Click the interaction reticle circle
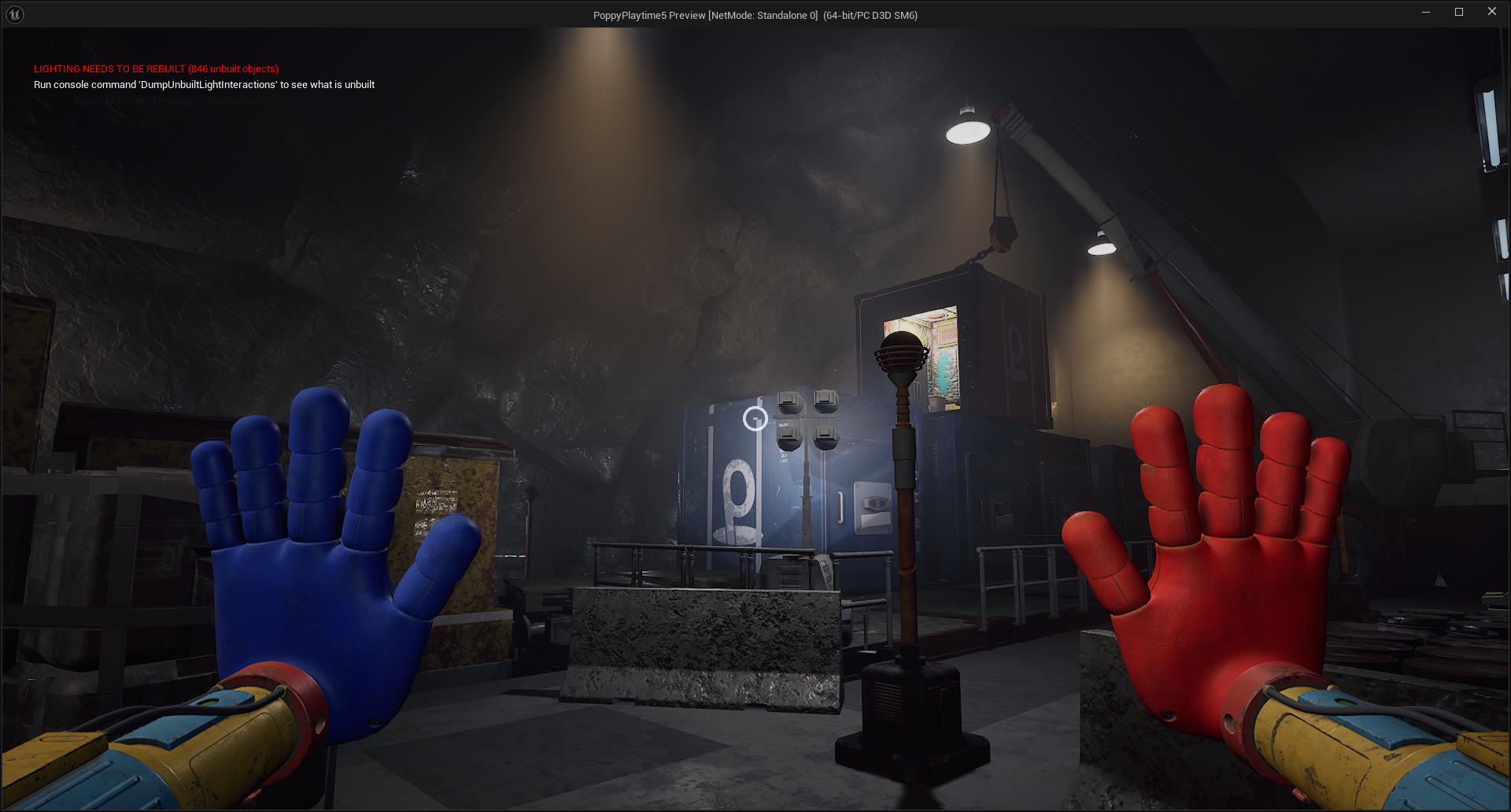Image resolution: width=1511 pixels, height=812 pixels. [x=755, y=419]
